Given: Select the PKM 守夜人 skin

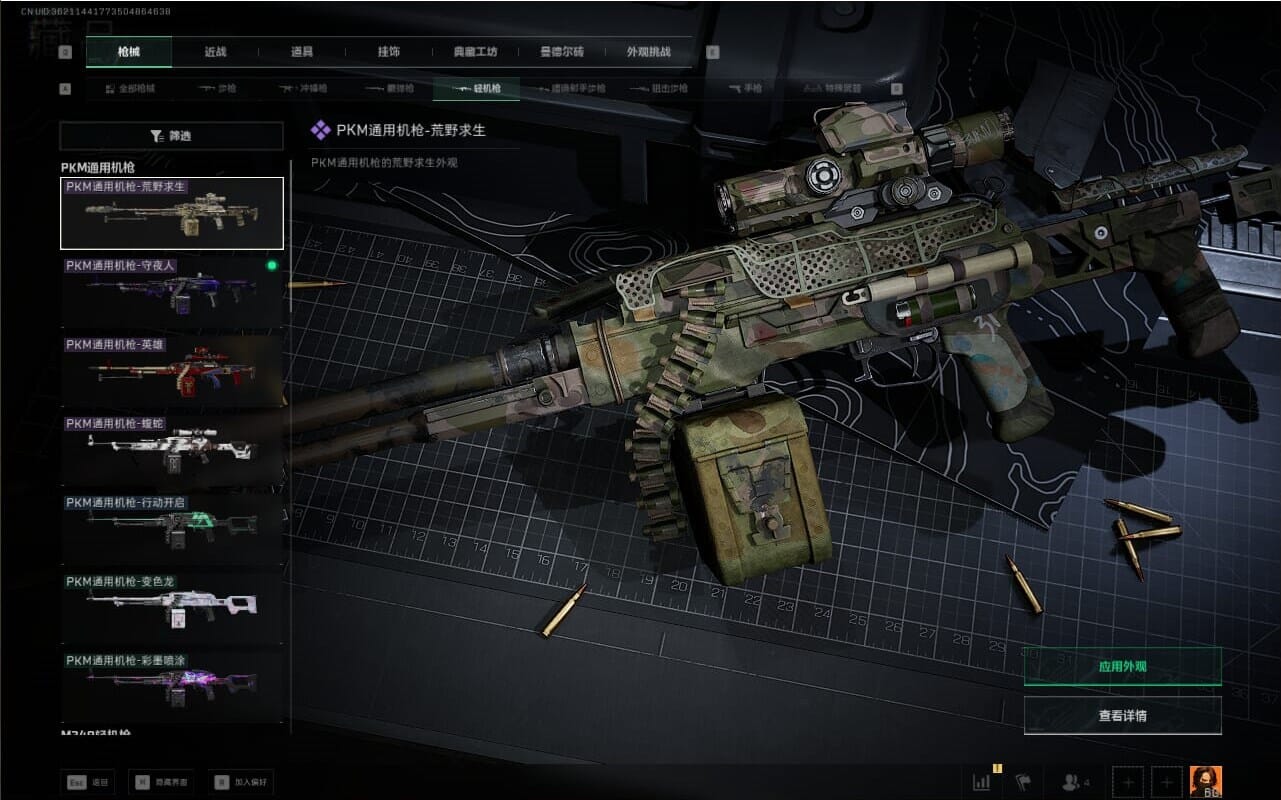Looking at the screenshot, I should [171, 292].
